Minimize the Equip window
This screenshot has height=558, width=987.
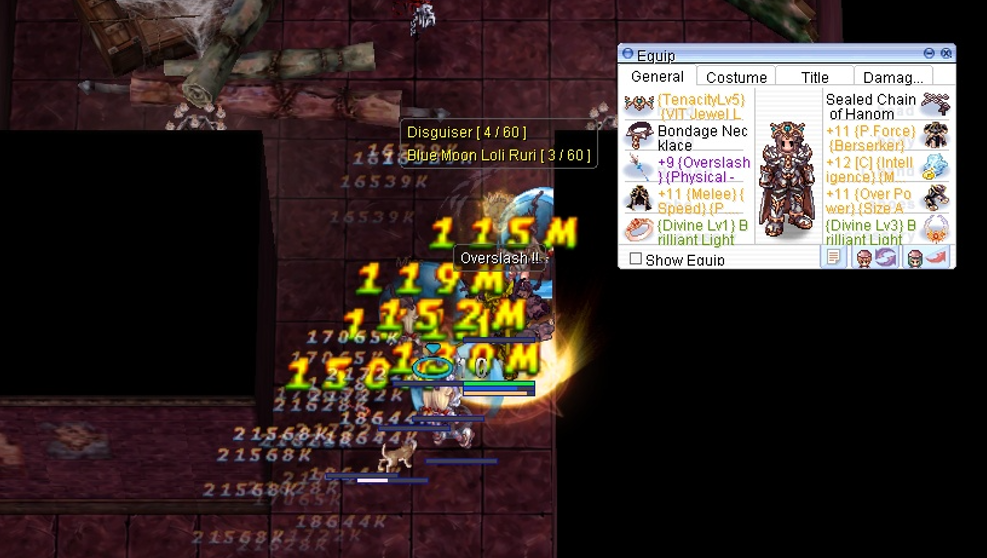point(929,53)
